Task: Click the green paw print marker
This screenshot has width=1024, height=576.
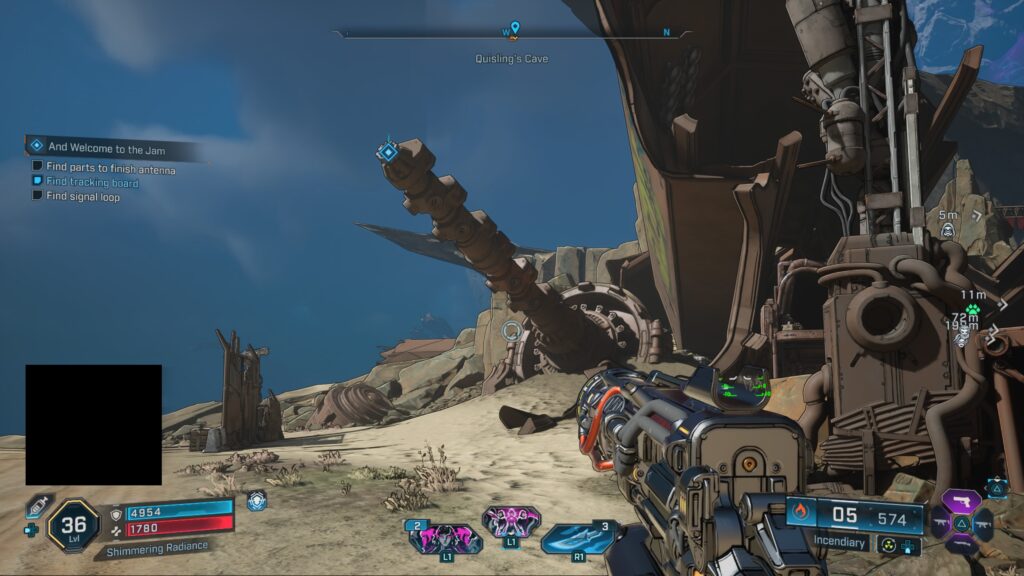Action: 971,310
